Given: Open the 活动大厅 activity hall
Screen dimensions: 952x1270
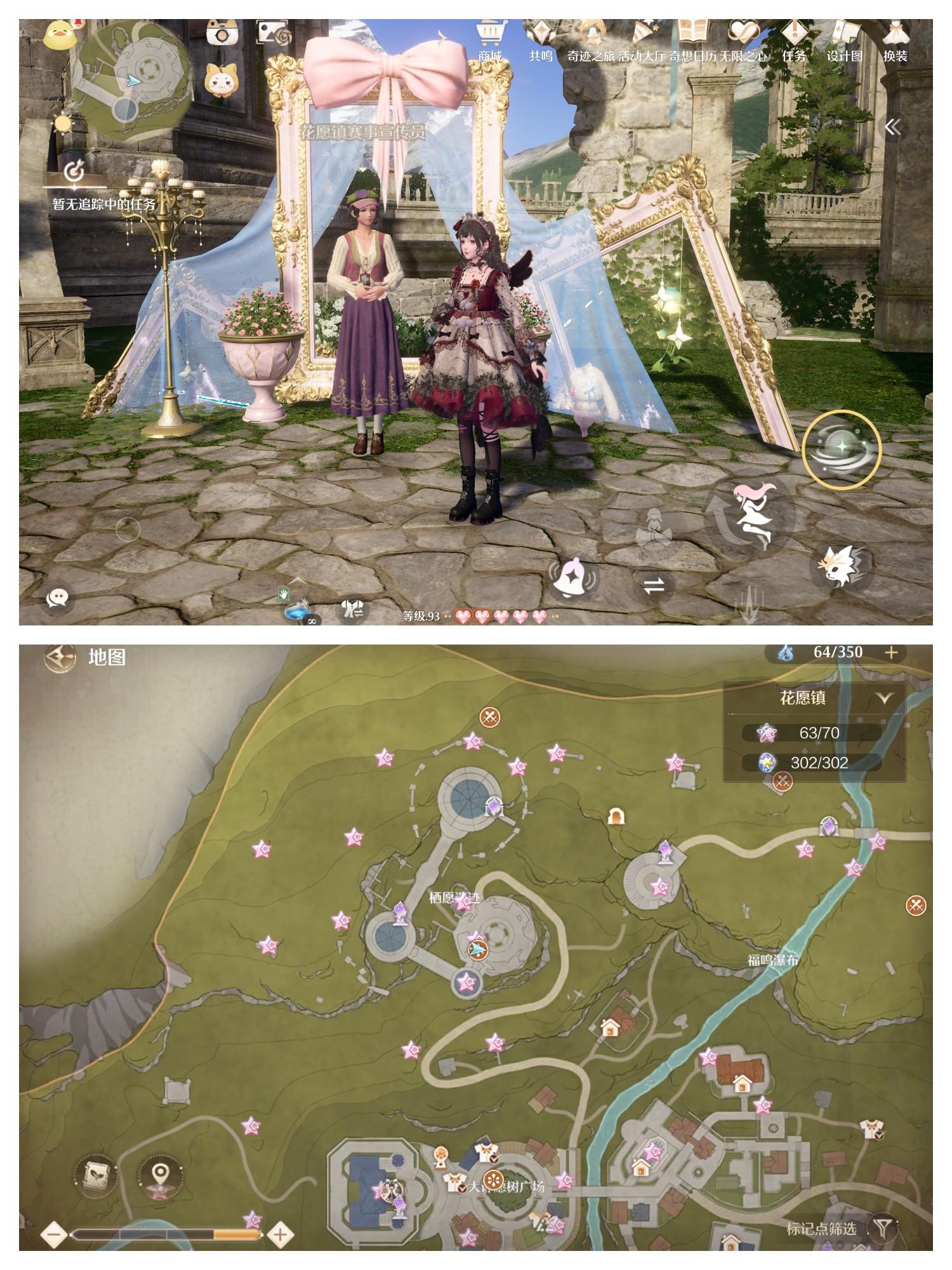Looking at the screenshot, I should point(643,55).
